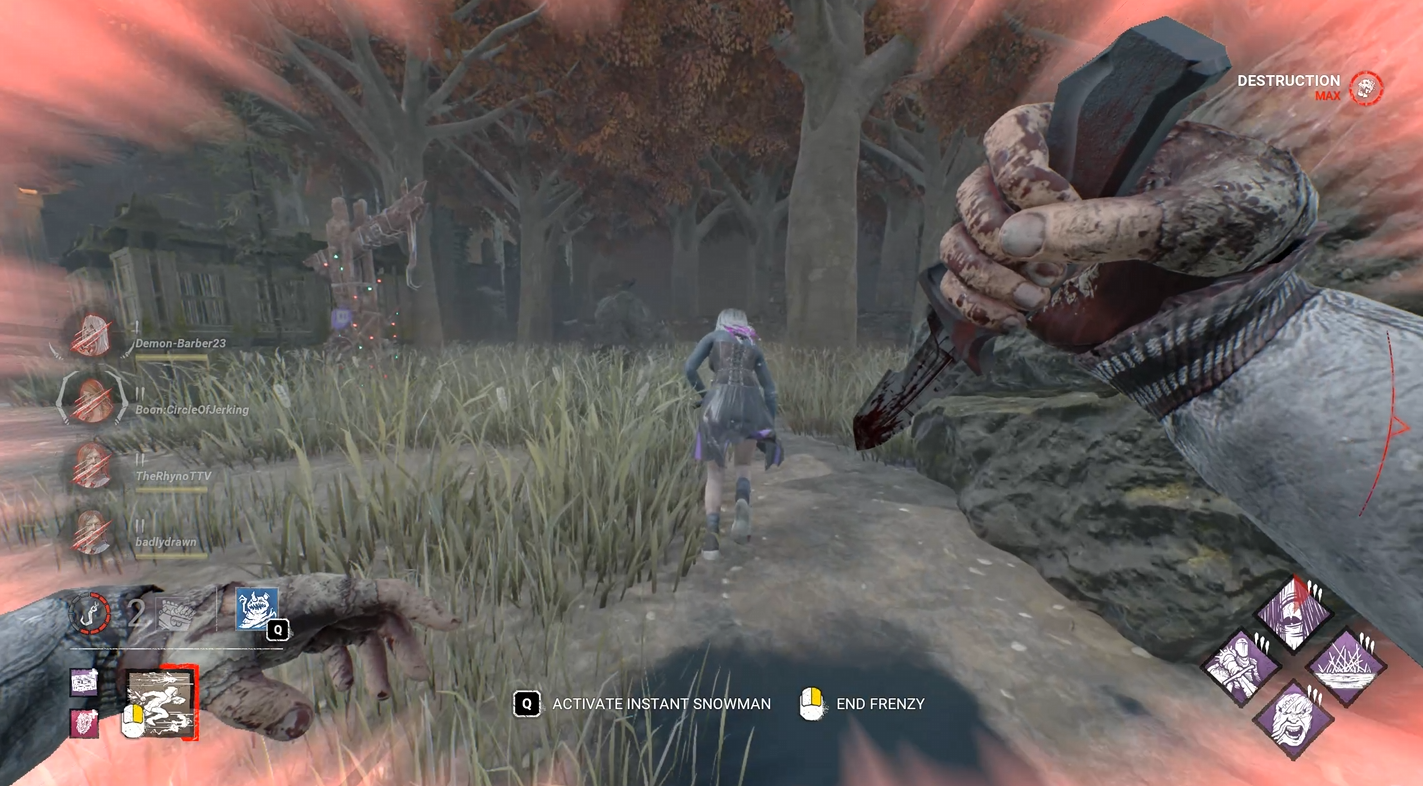Click the lower pink add-on icon

pos(84,723)
